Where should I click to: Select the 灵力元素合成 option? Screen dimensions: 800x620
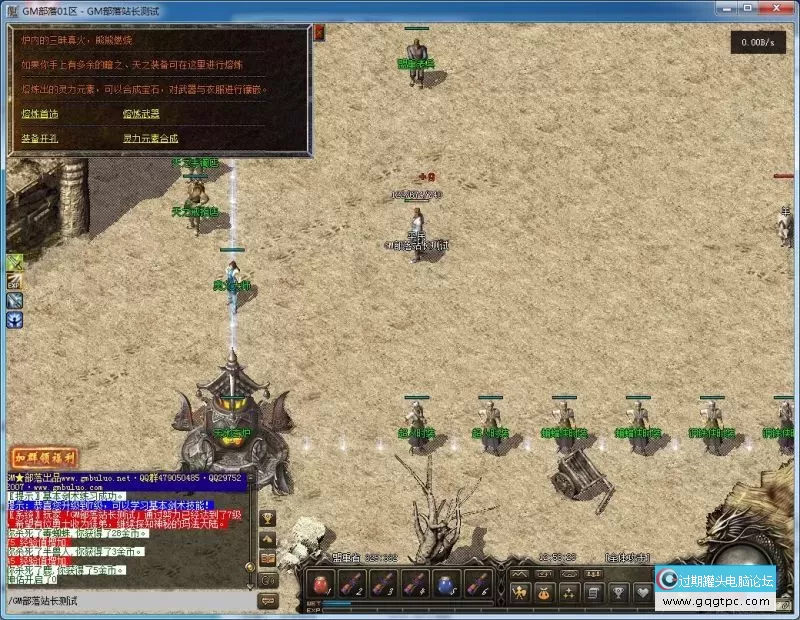coord(151,138)
